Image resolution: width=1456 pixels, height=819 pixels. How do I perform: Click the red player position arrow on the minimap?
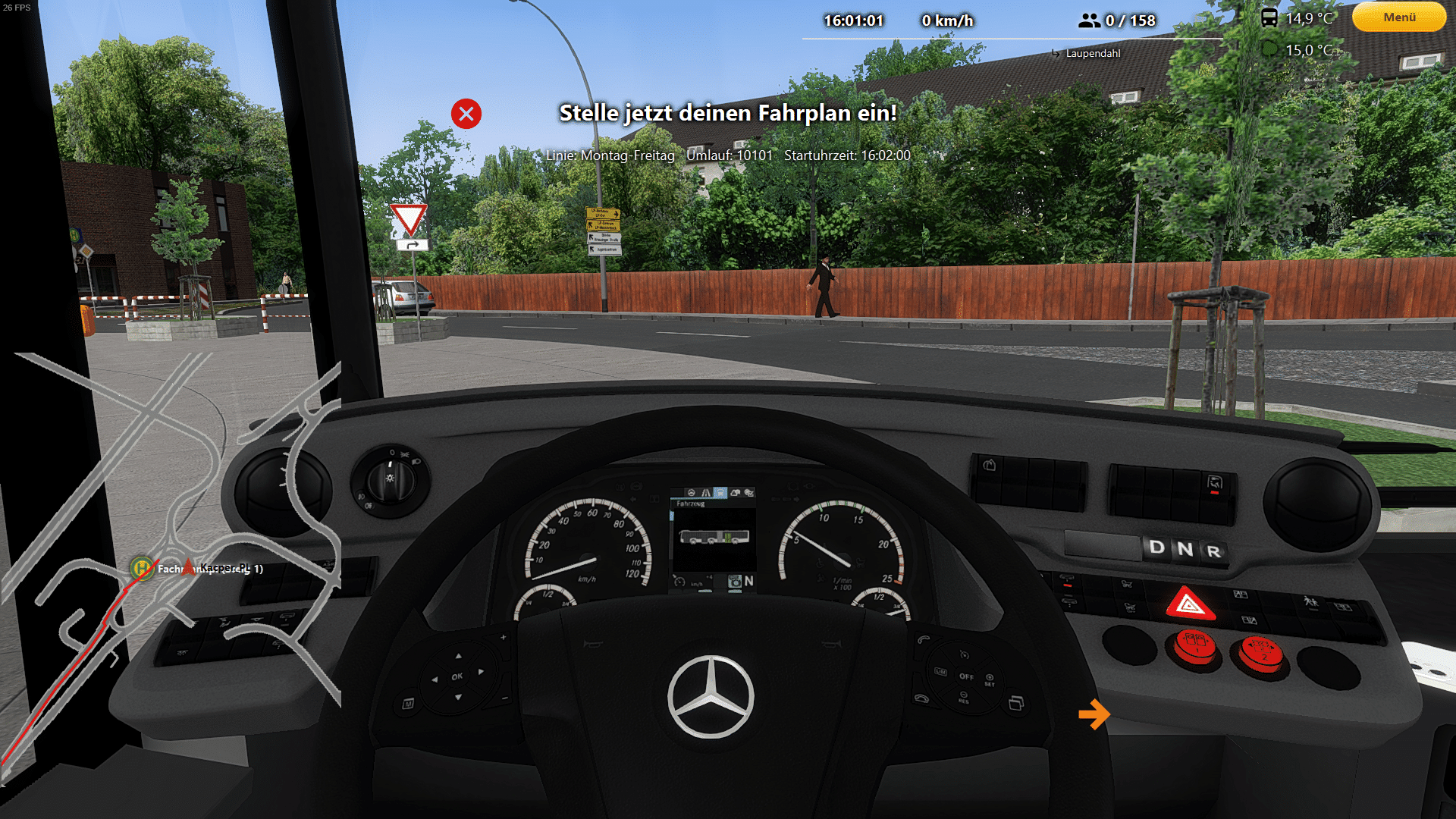point(189,565)
